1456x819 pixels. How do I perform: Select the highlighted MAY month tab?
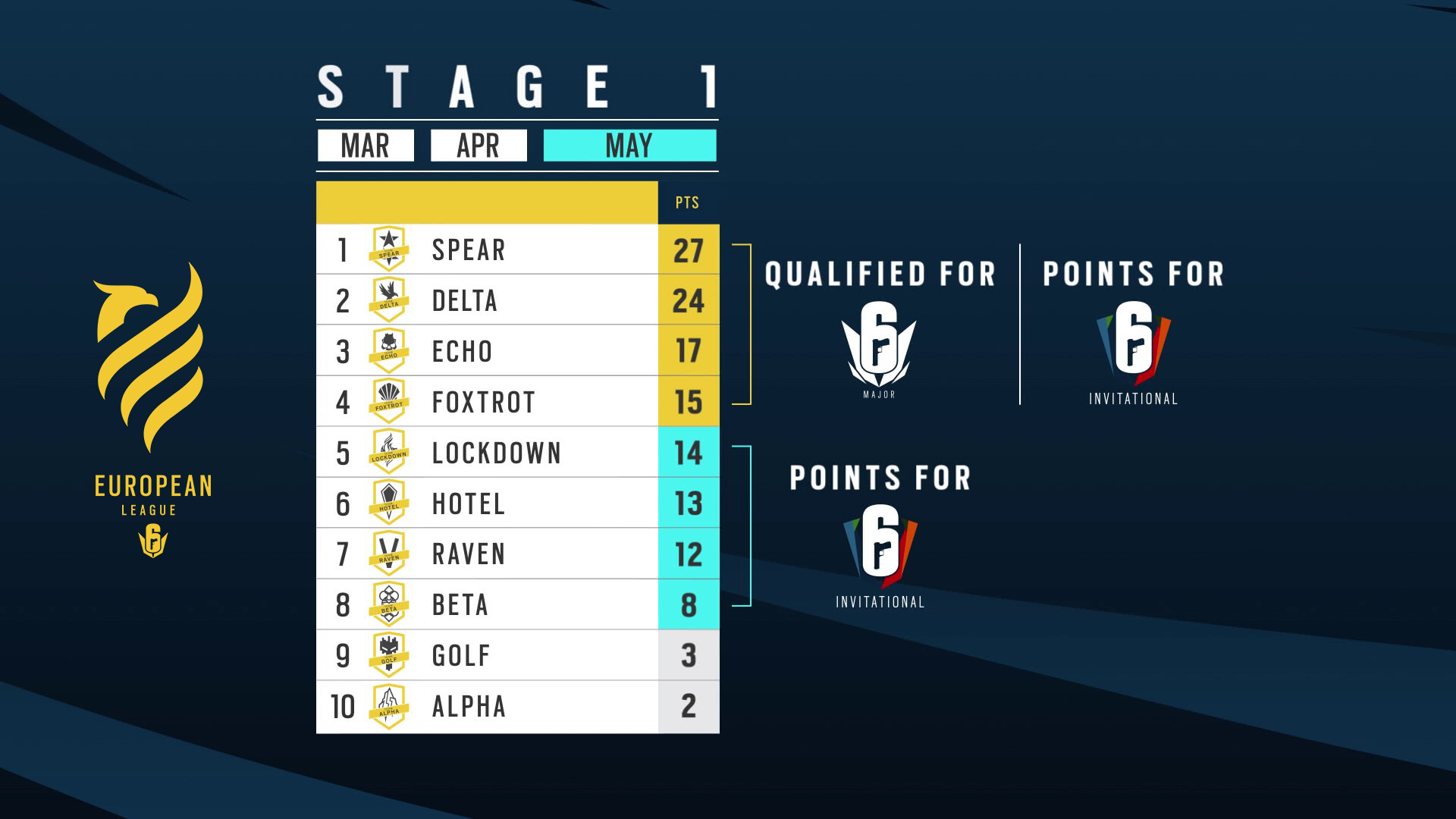click(629, 146)
